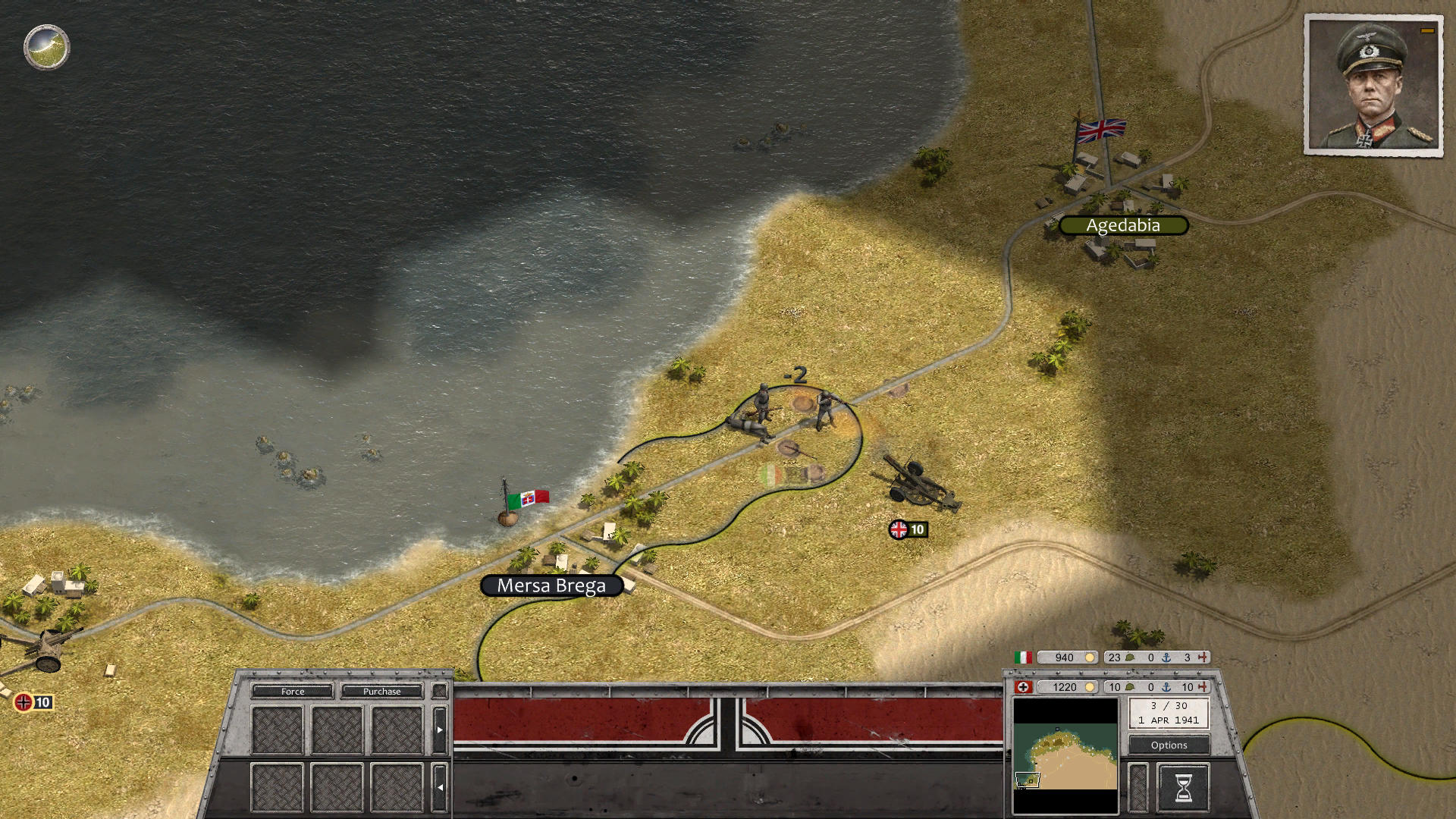Image resolution: width=1456 pixels, height=819 pixels.
Task: Click the German Balkenkreuz flag icon
Action: tap(1024, 687)
